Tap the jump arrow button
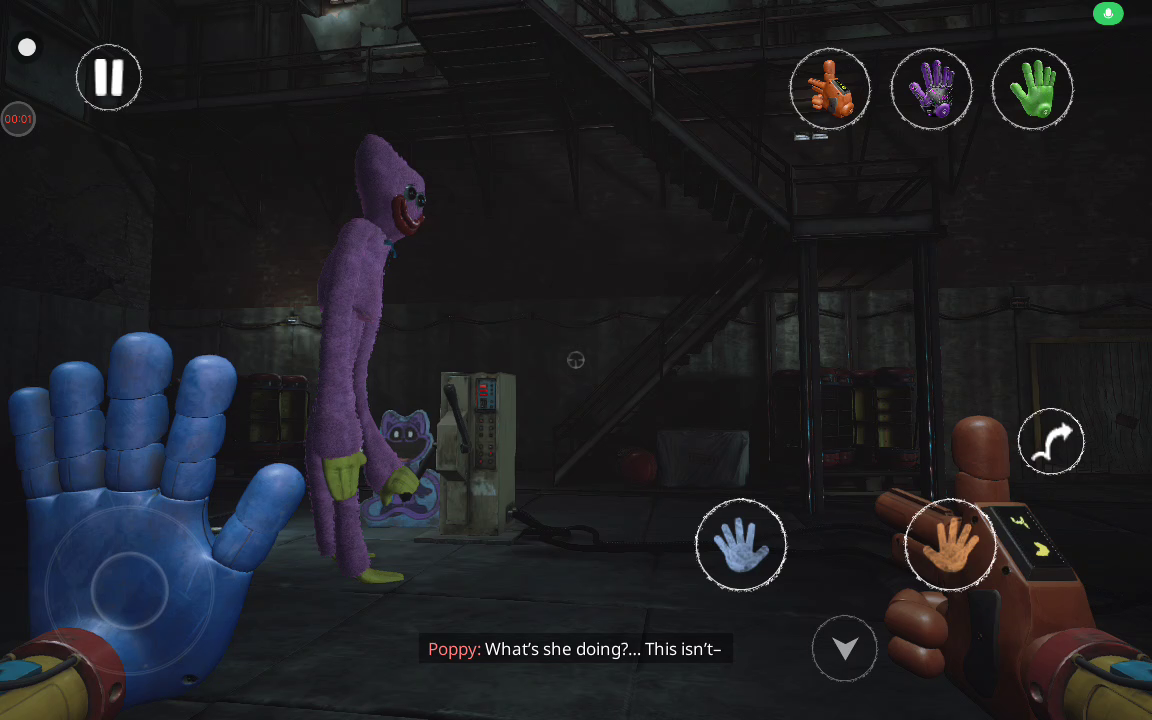The width and height of the screenshot is (1152, 720). [x=1051, y=441]
